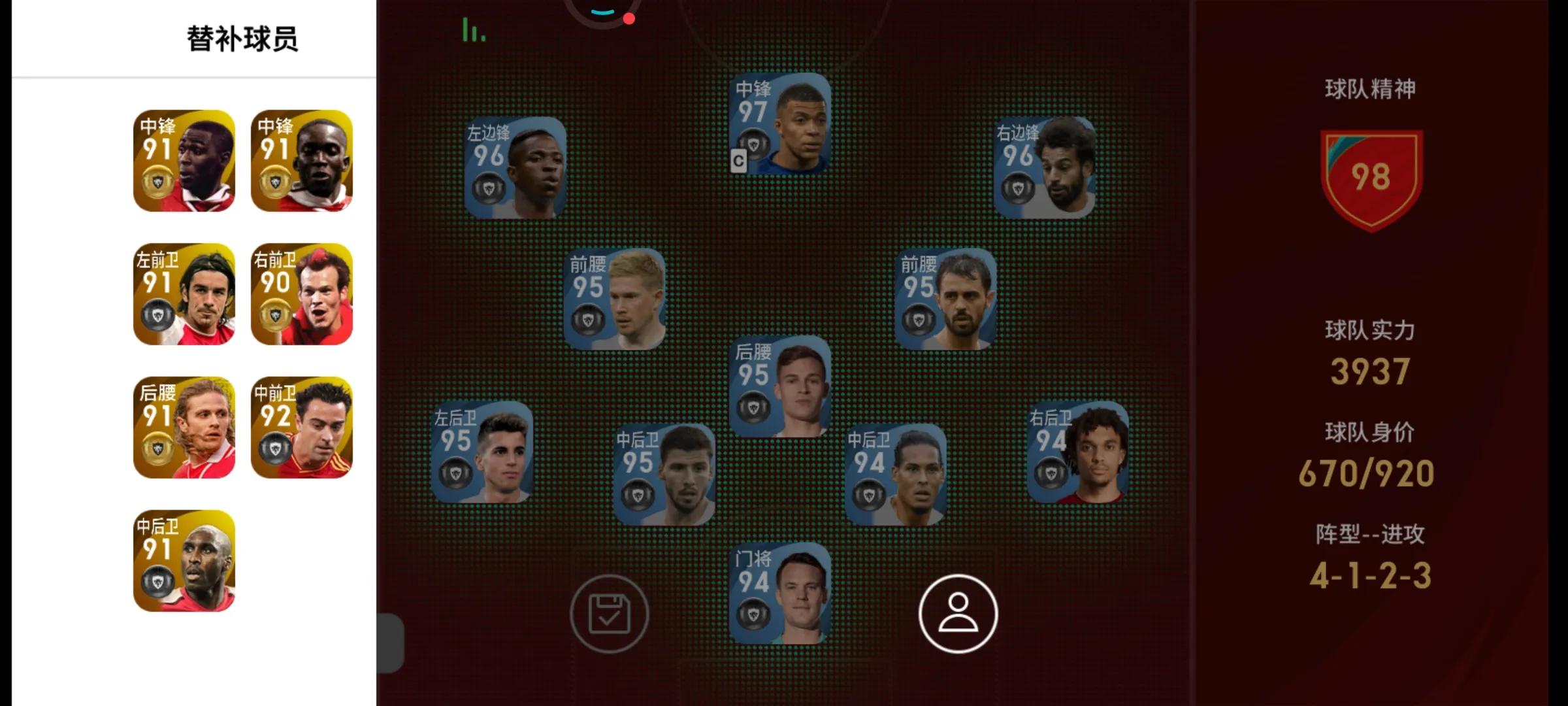The height and width of the screenshot is (706, 1568).
Task: Select the 90 right midfielder substitute
Action: click(x=302, y=294)
